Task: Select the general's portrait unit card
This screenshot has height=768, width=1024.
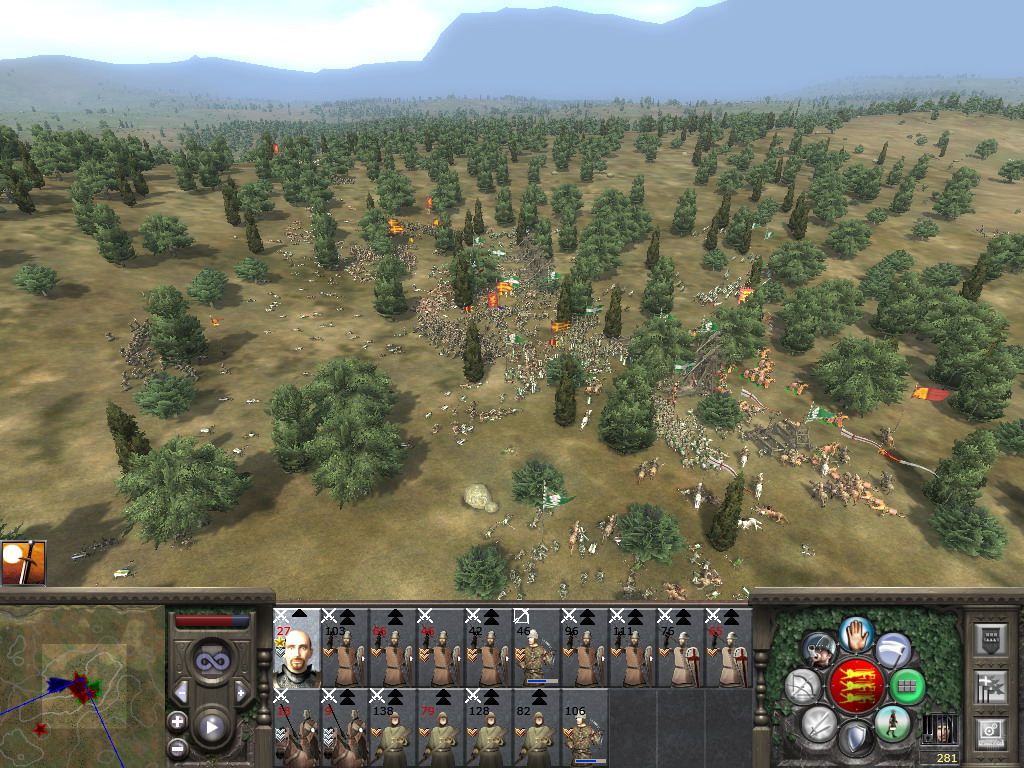Action: pyautogui.click(x=296, y=649)
